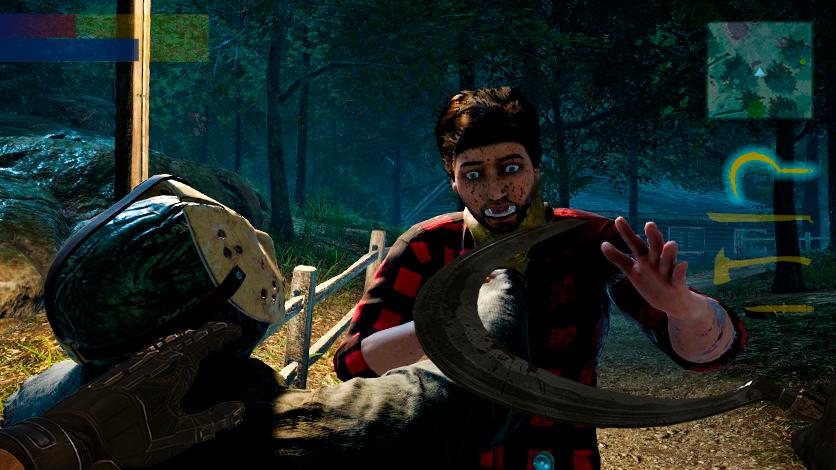Activate the glowing hook-shaped ability icon
This screenshot has height=470, width=836.
759,174
